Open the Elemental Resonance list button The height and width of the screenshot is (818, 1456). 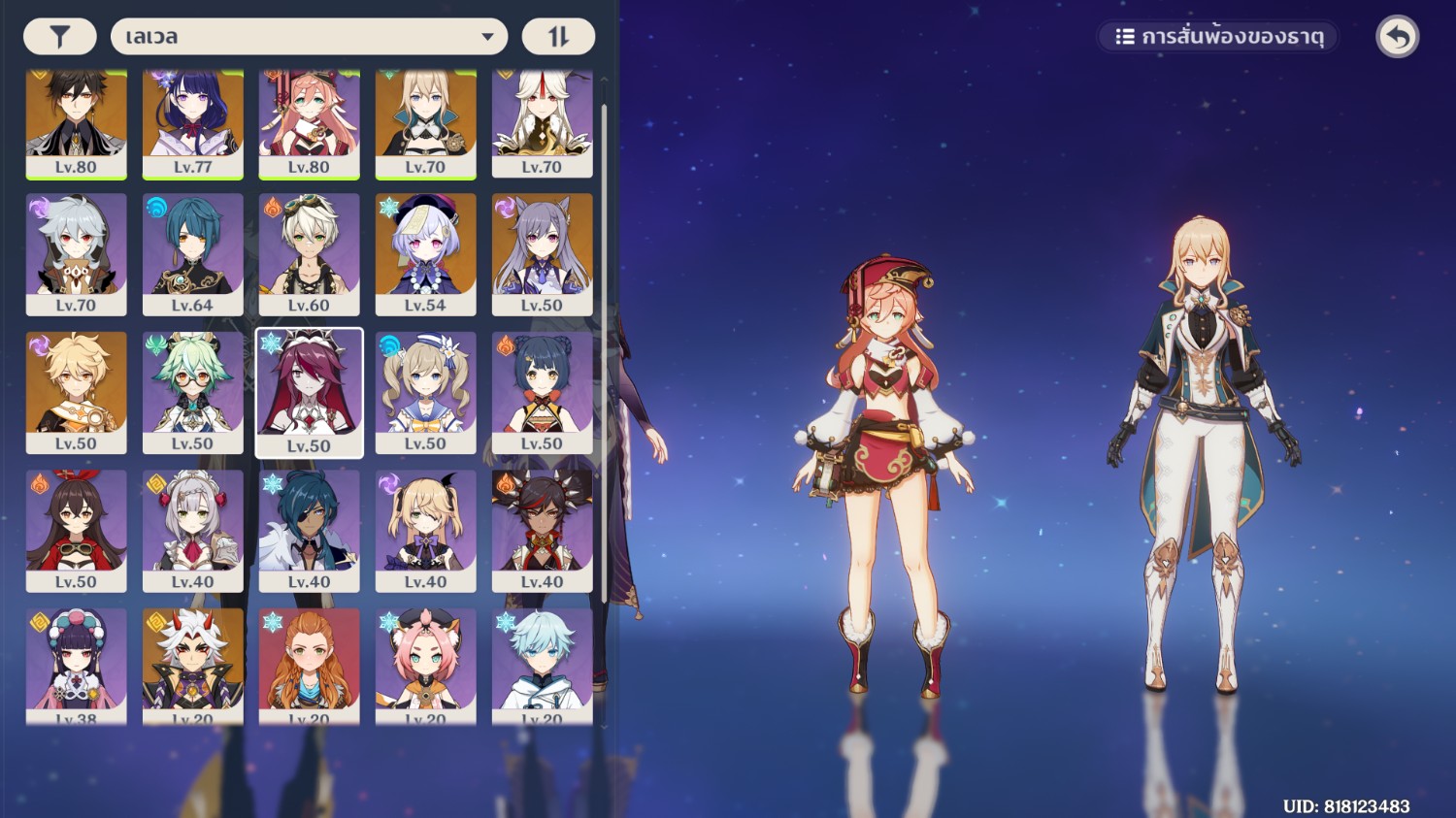(1218, 37)
